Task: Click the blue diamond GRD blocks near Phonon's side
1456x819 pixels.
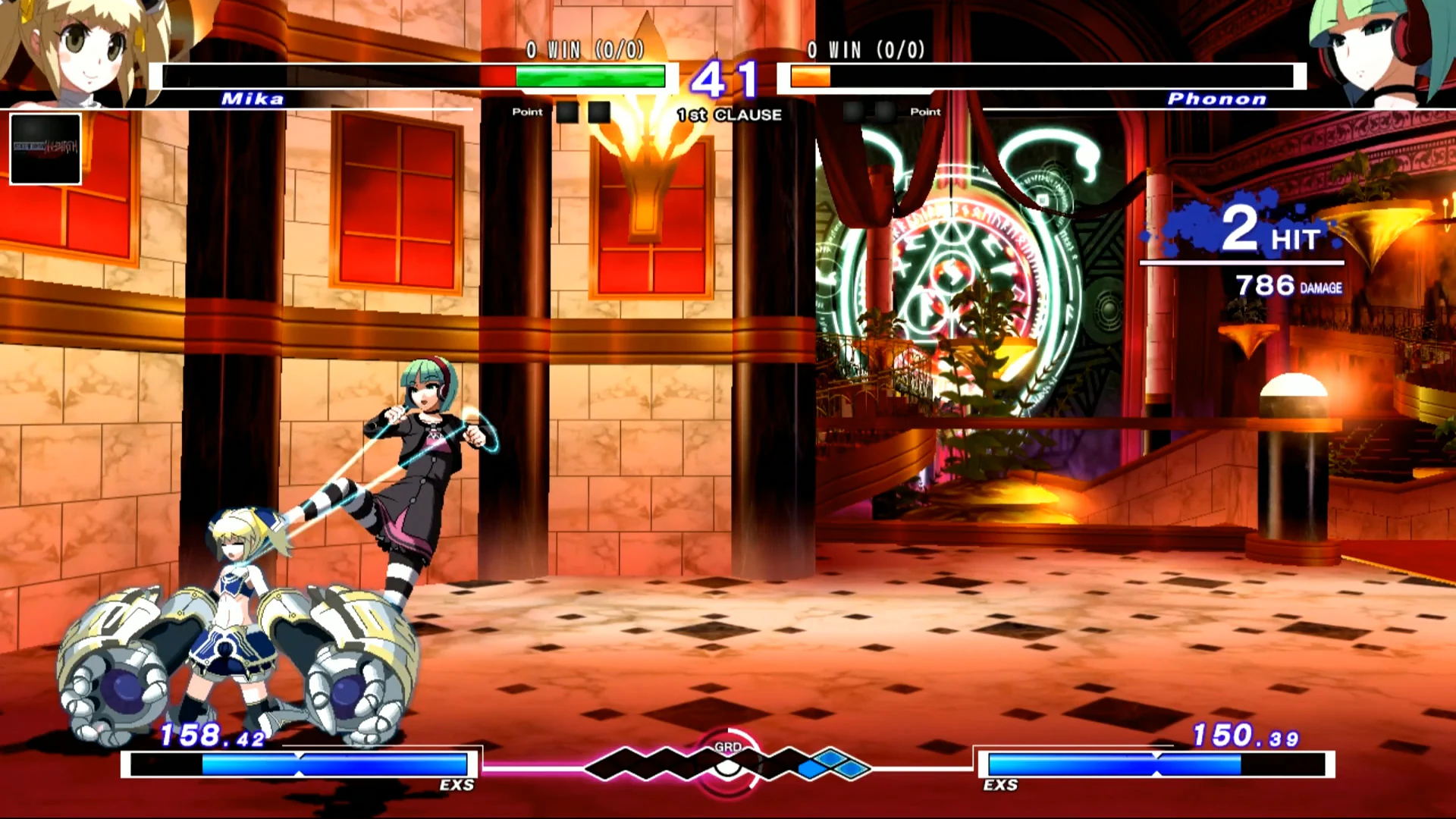Action: pos(827,767)
